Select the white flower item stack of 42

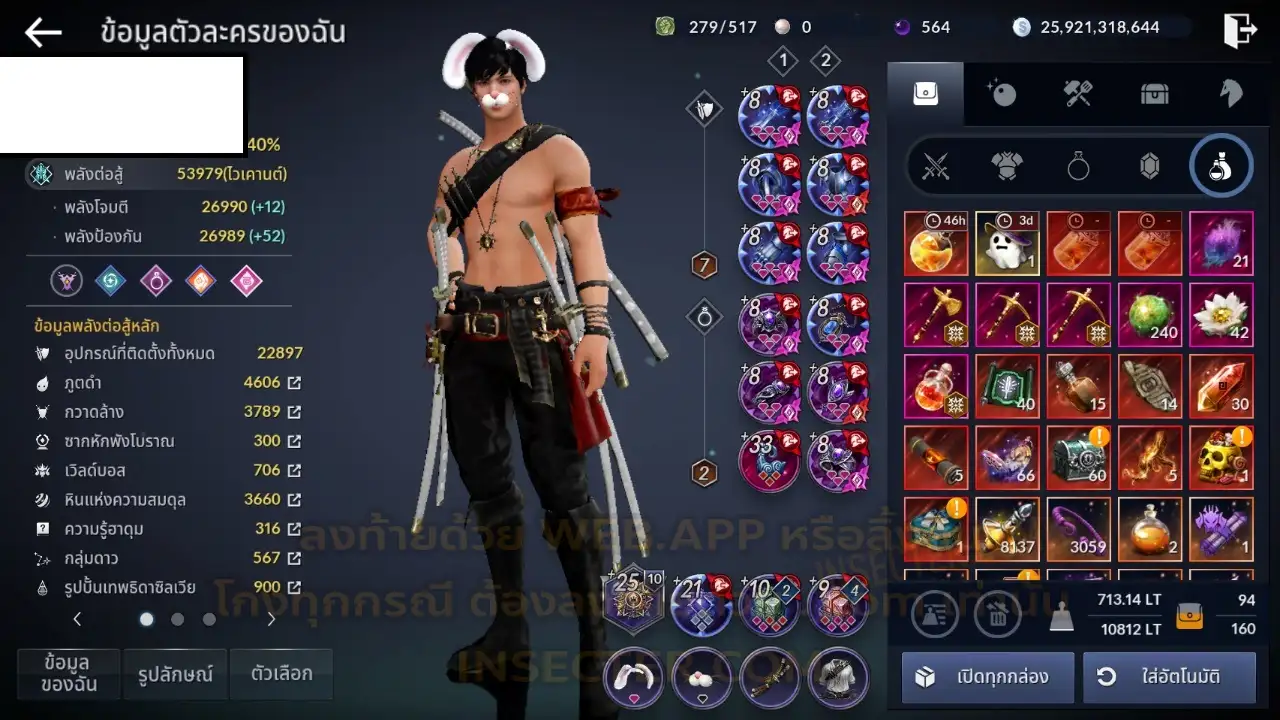click(x=1221, y=314)
